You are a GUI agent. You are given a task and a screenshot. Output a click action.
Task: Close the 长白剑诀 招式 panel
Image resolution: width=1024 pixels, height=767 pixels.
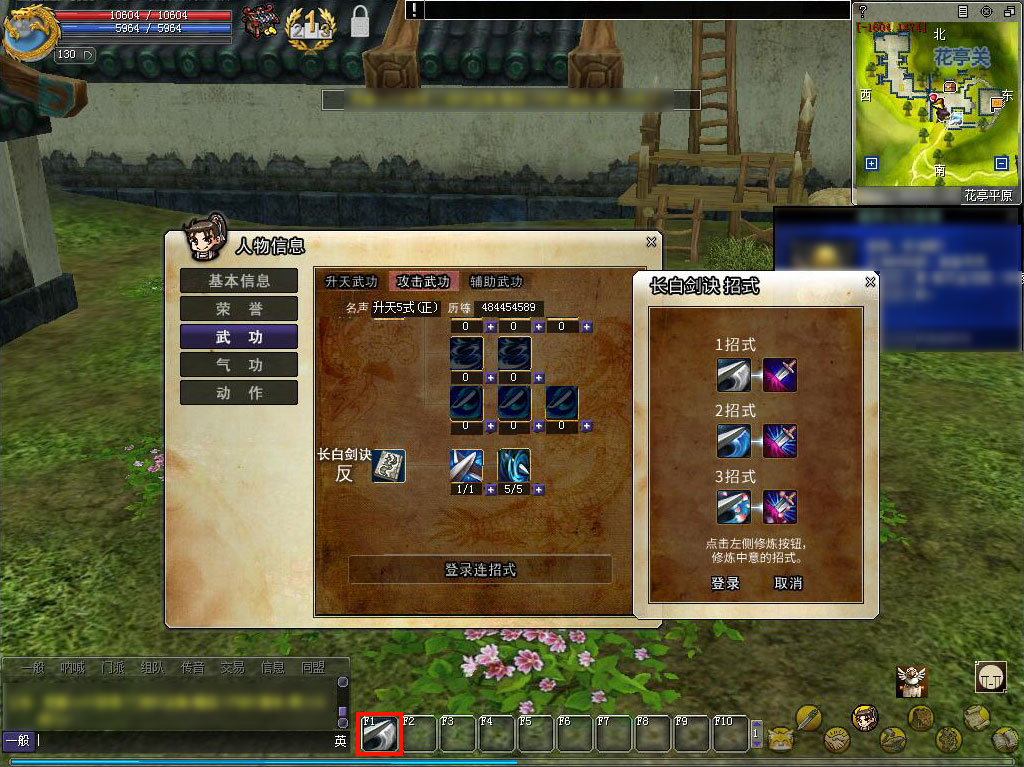tap(870, 282)
